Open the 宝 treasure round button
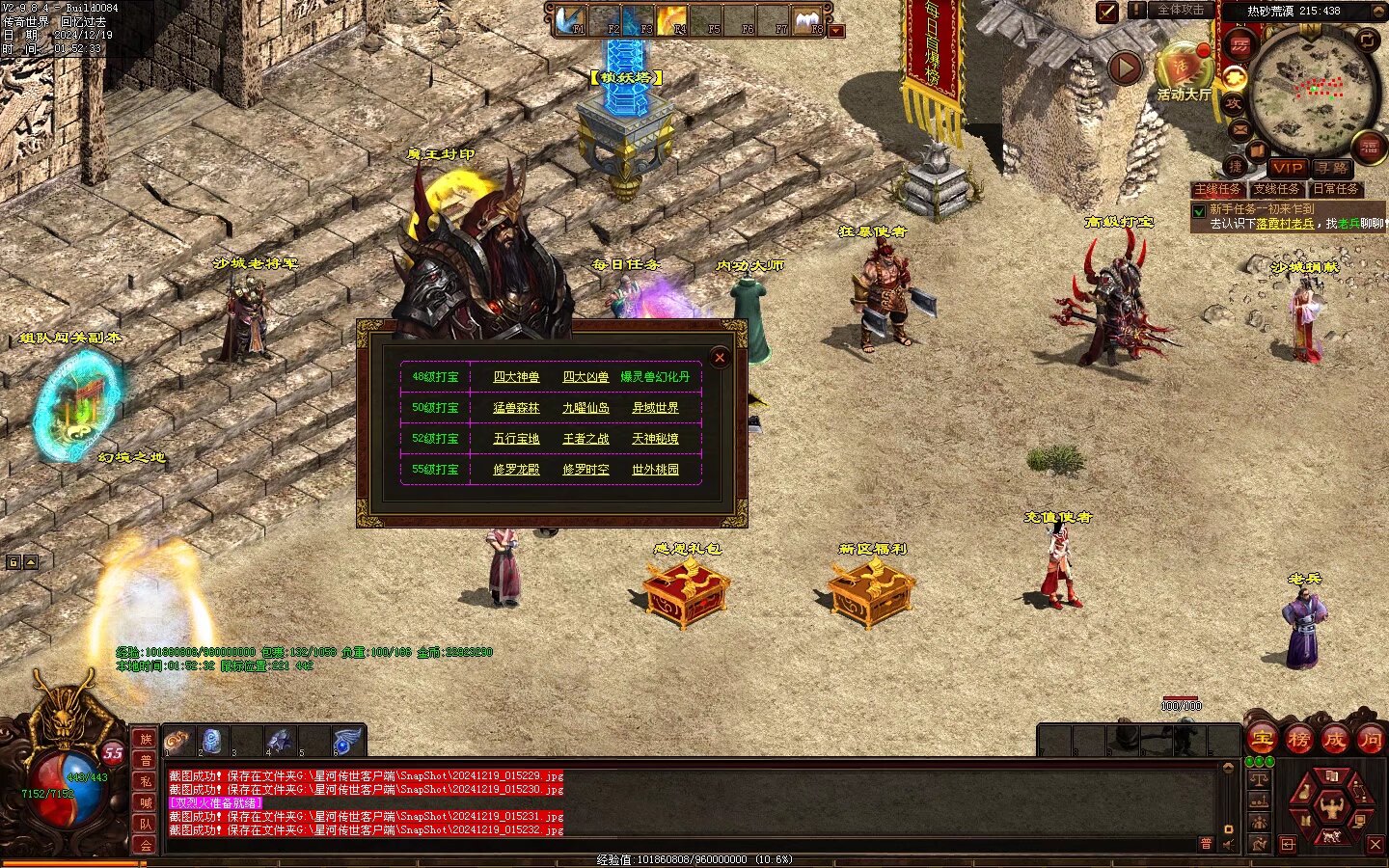1389x868 pixels. [x=1262, y=740]
